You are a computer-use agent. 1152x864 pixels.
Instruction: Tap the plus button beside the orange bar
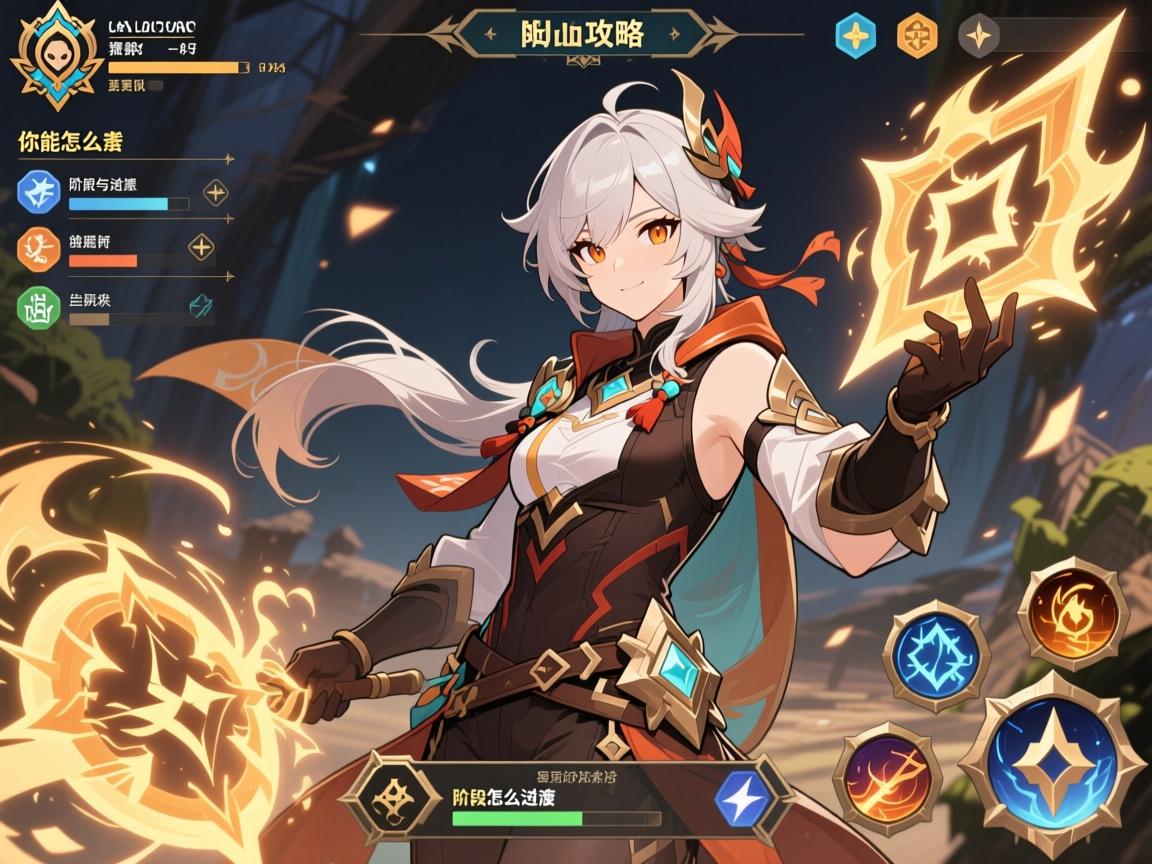pyautogui.click(x=201, y=246)
